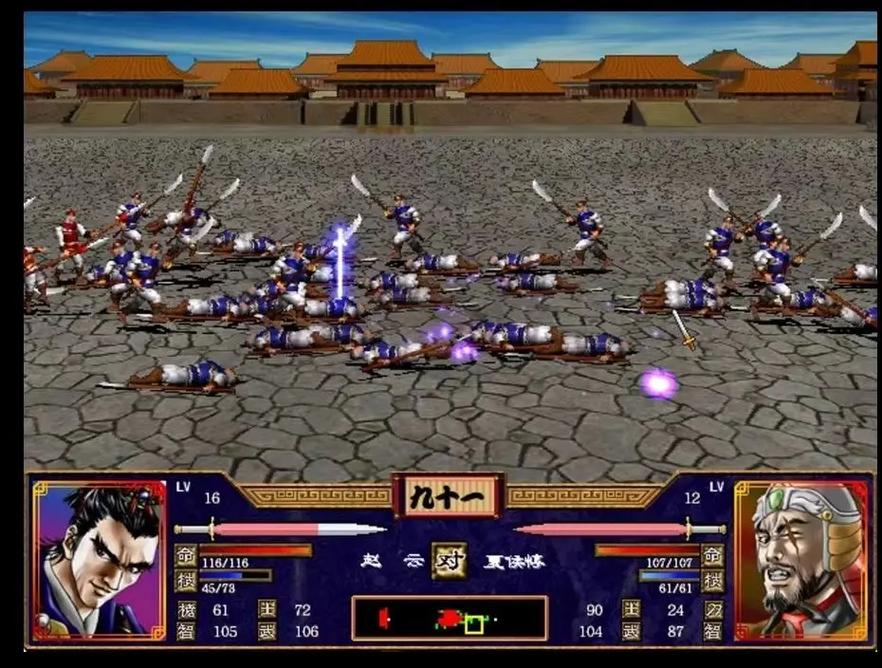Click Xiahou Dun's helmeted portrait
The width and height of the screenshot is (882, 668).
click(x=802, y=560)
